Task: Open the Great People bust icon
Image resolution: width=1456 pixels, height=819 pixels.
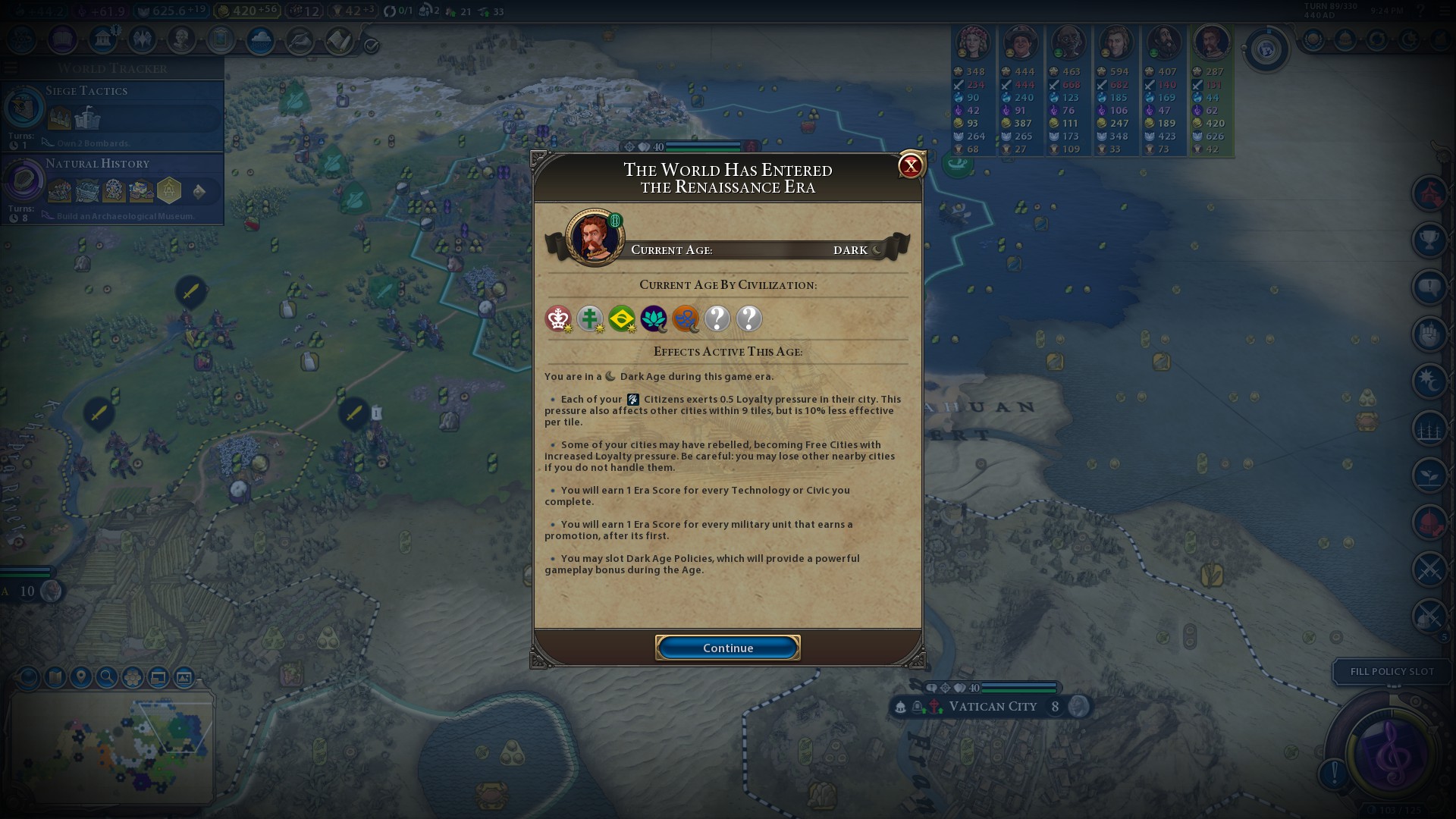Action: [x=181, y=39]
